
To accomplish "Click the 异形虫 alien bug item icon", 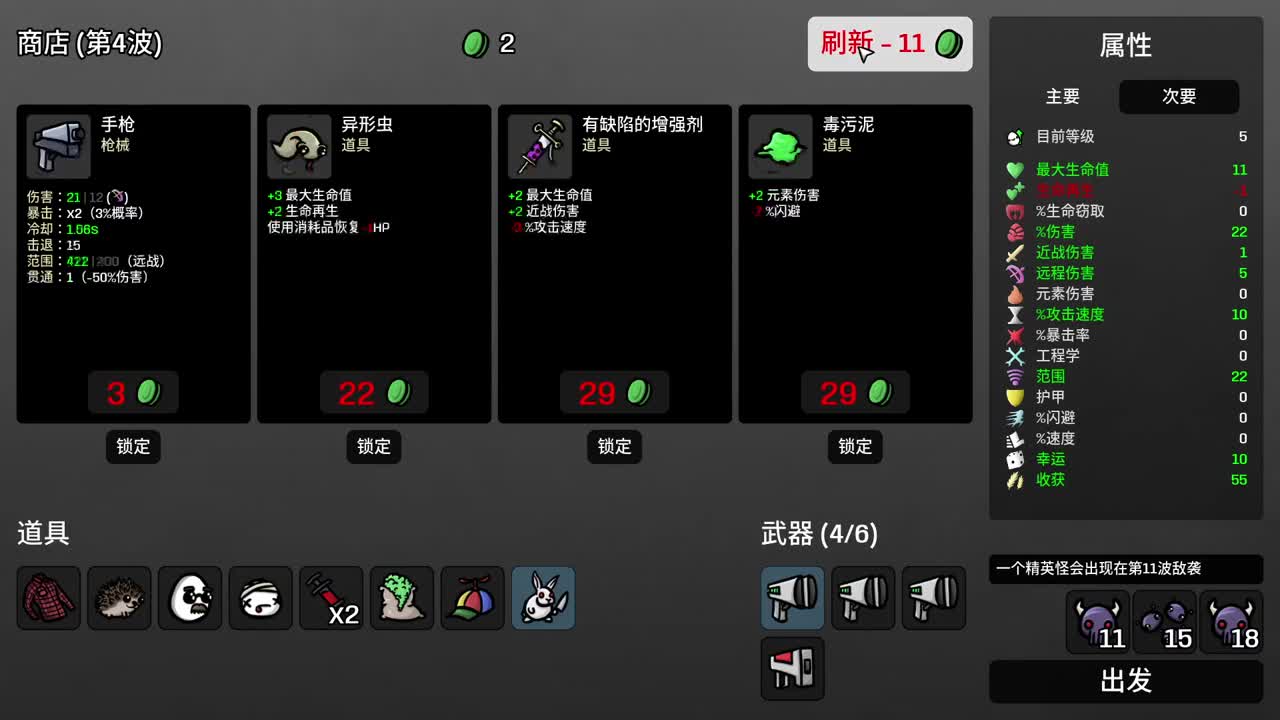I will 298,144.
